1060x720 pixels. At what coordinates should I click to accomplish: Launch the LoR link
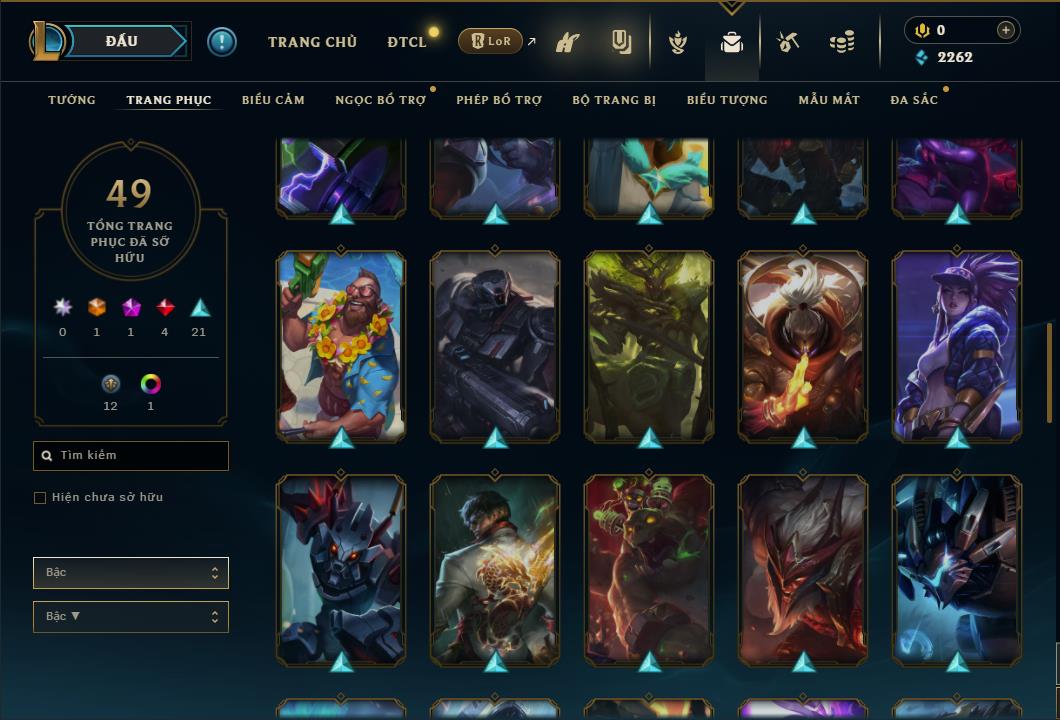(x=490, y=42)
